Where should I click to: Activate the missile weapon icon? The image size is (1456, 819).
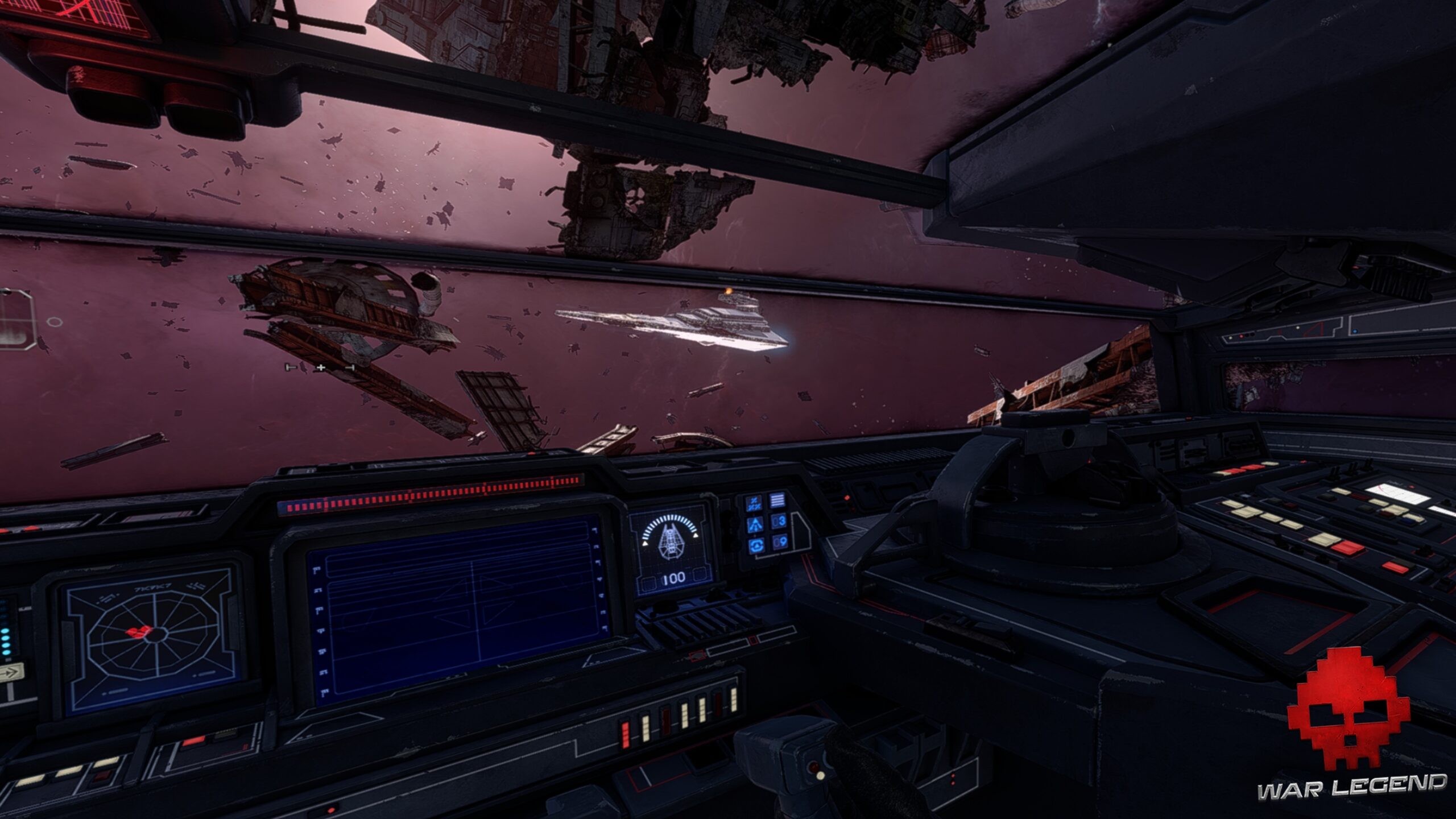[x=755, y=524]
